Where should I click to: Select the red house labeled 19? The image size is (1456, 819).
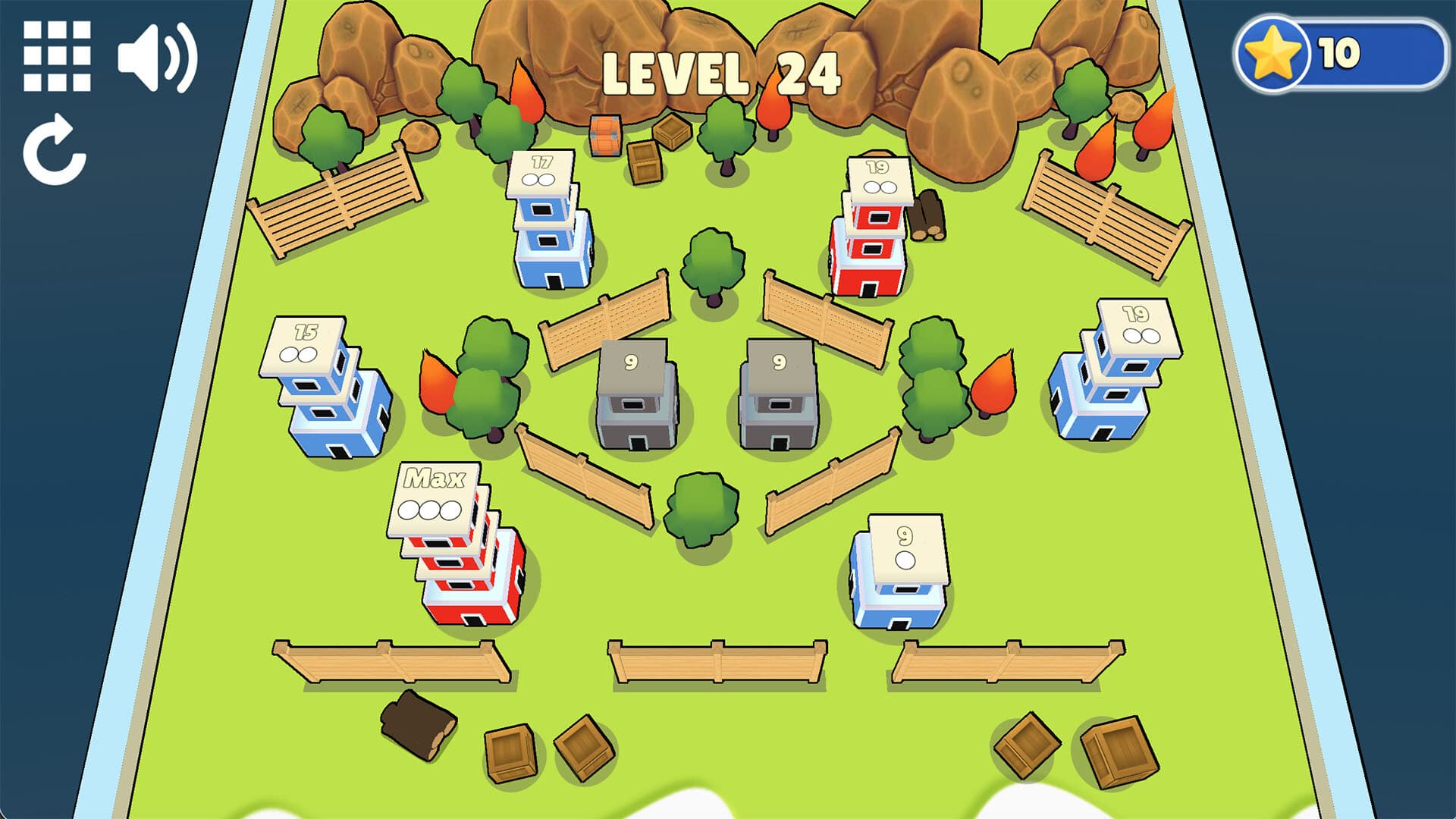[x=872, y=227]
